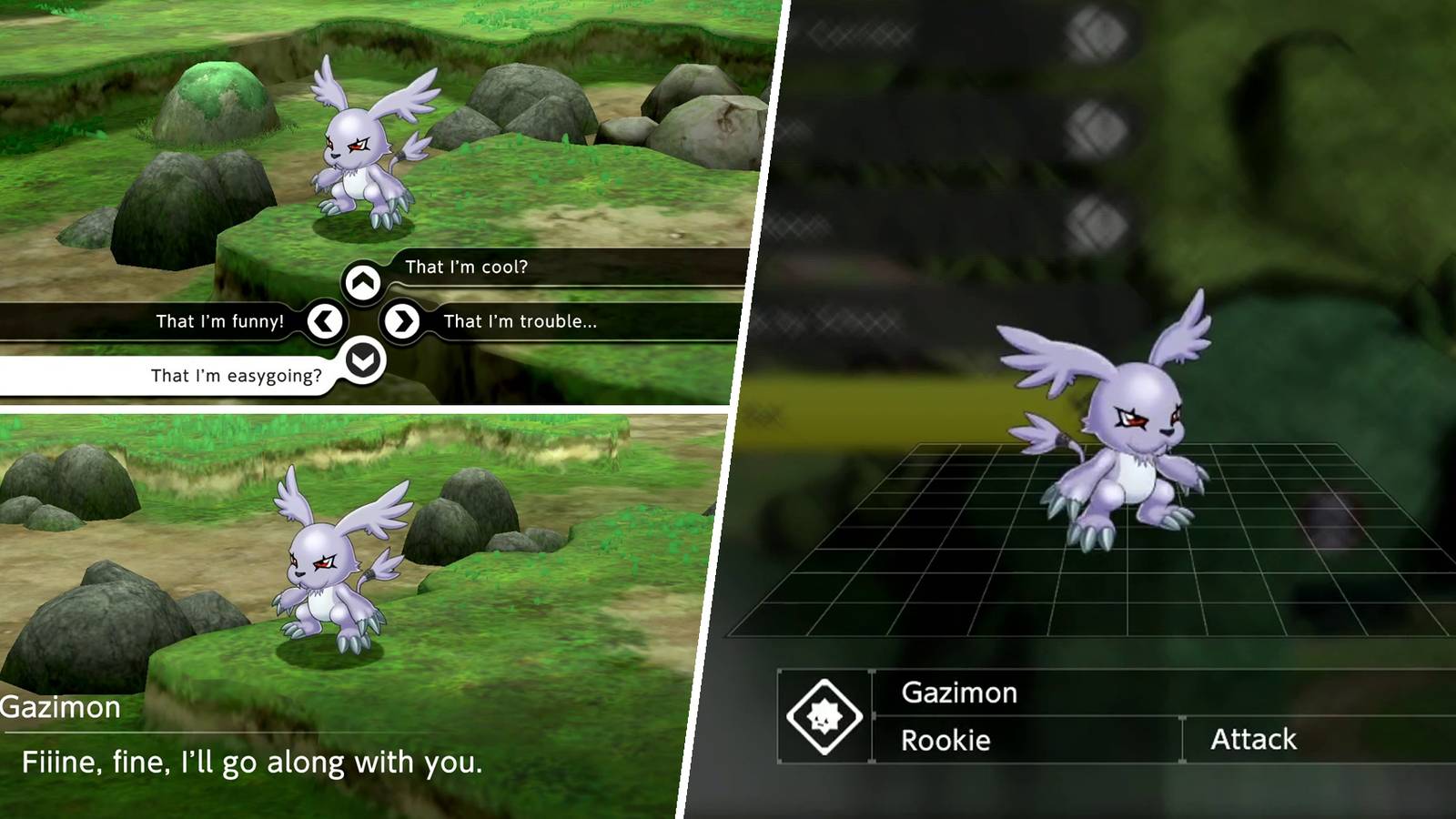The image size is (1456, 819).
Task: Toggle the Attack attribute label
Action: [x=1253, y=740]
